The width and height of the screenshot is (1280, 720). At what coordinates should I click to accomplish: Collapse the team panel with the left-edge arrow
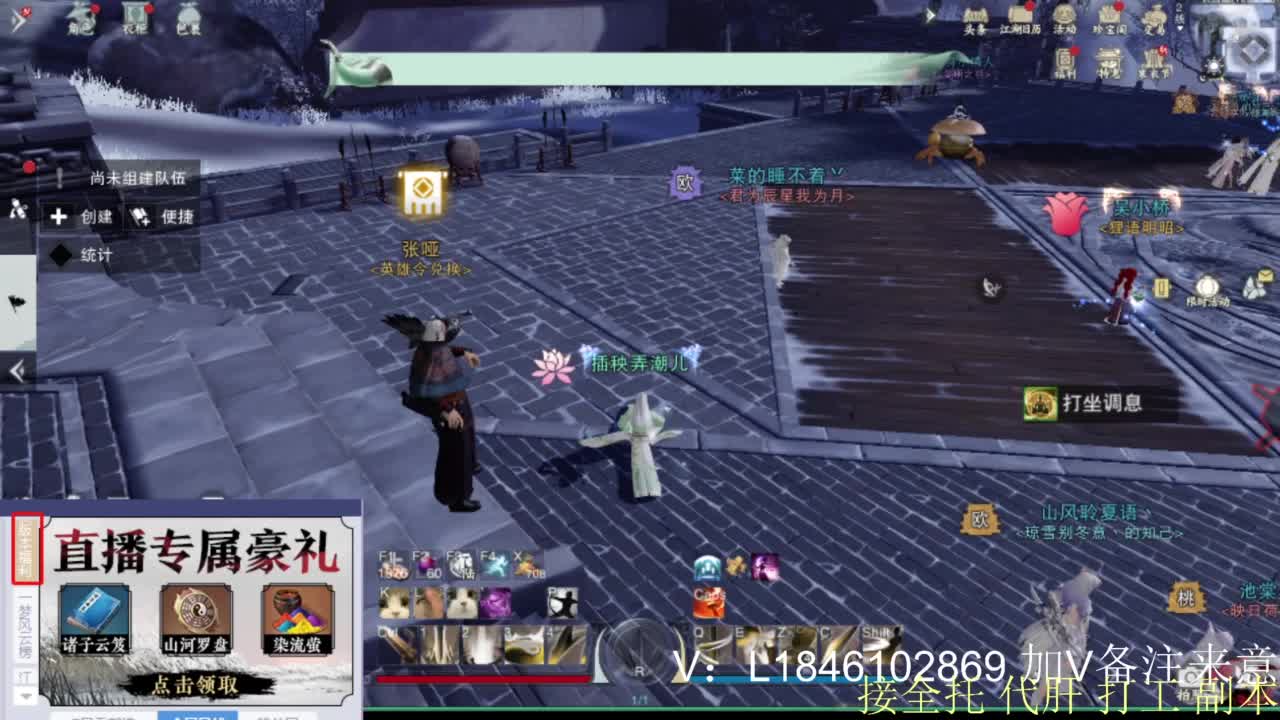[15, 370]
